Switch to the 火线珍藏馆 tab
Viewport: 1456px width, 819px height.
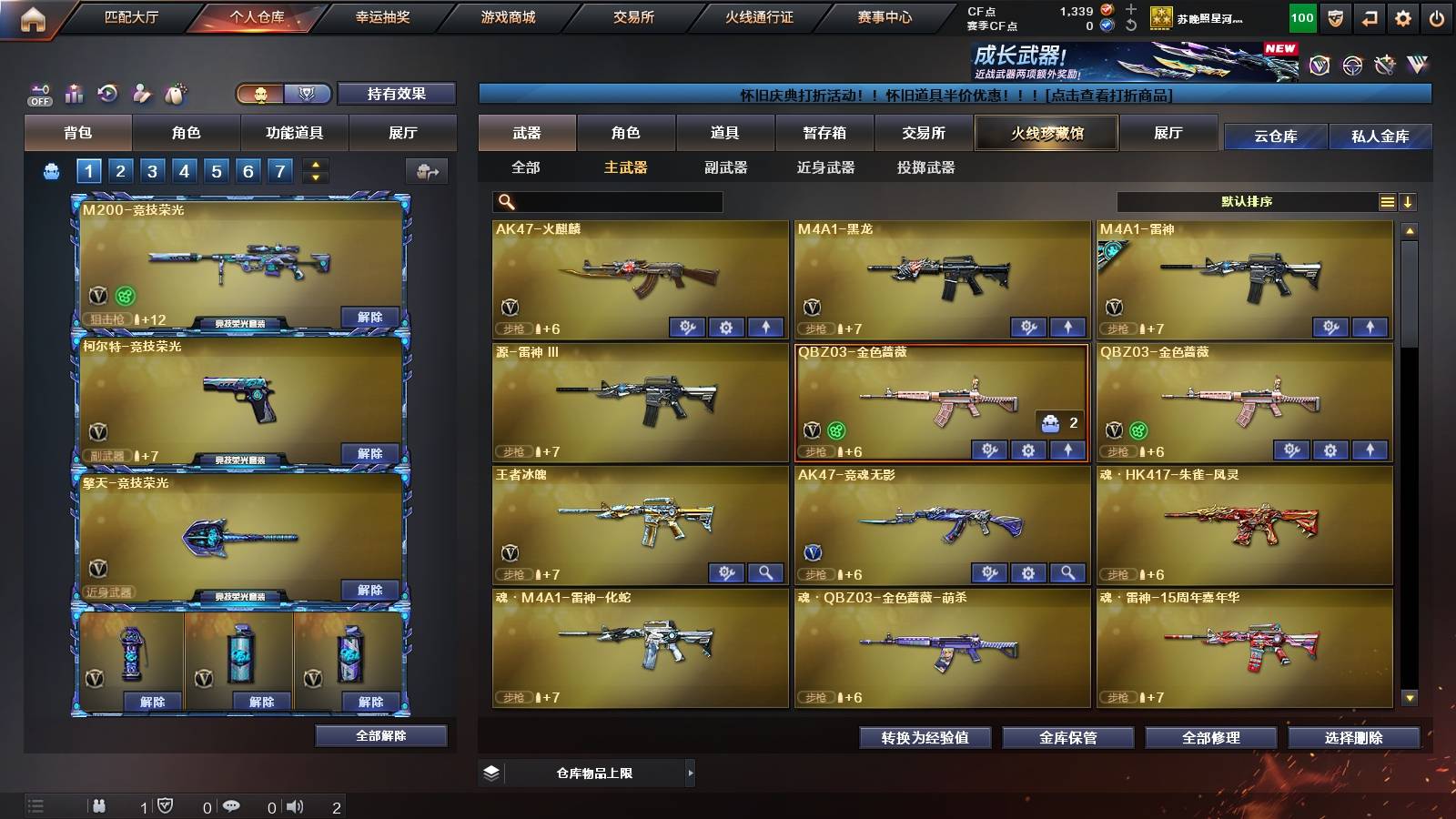click(x=1046, y=133)
